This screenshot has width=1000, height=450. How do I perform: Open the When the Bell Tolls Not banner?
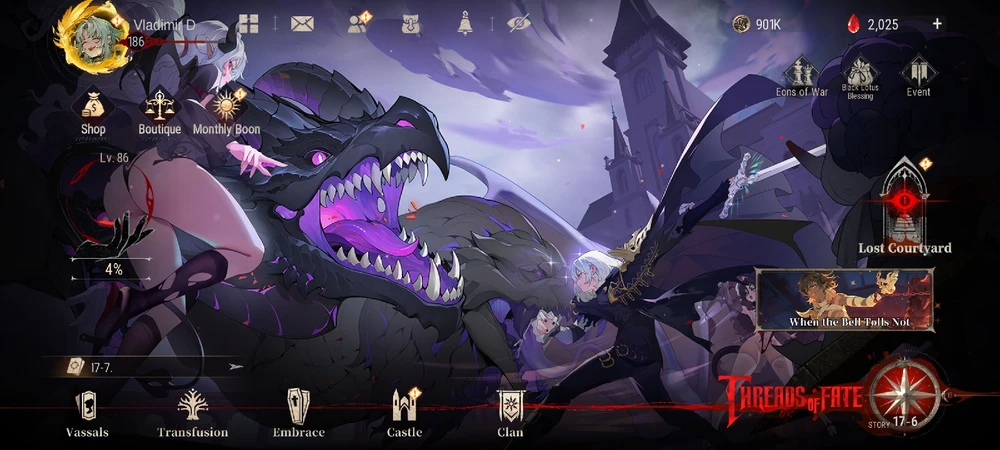point(845,298)
